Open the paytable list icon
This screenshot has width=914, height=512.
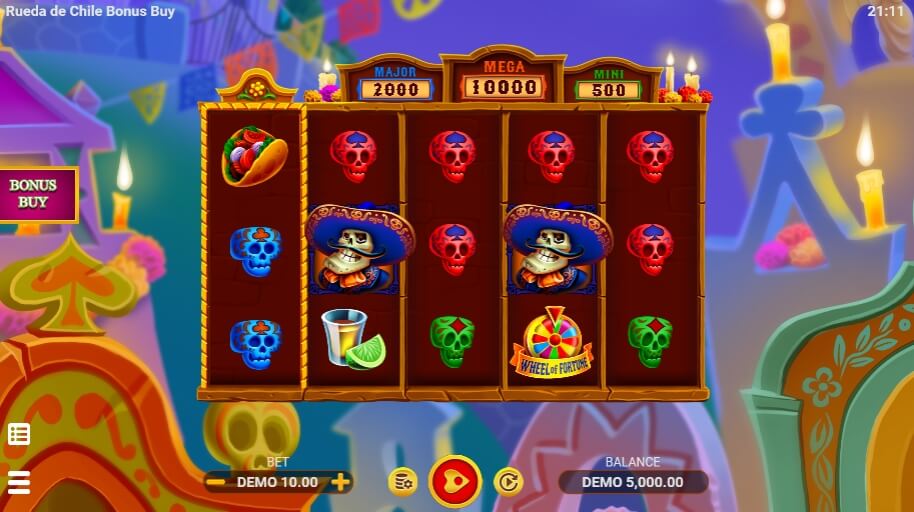point(19,434)
